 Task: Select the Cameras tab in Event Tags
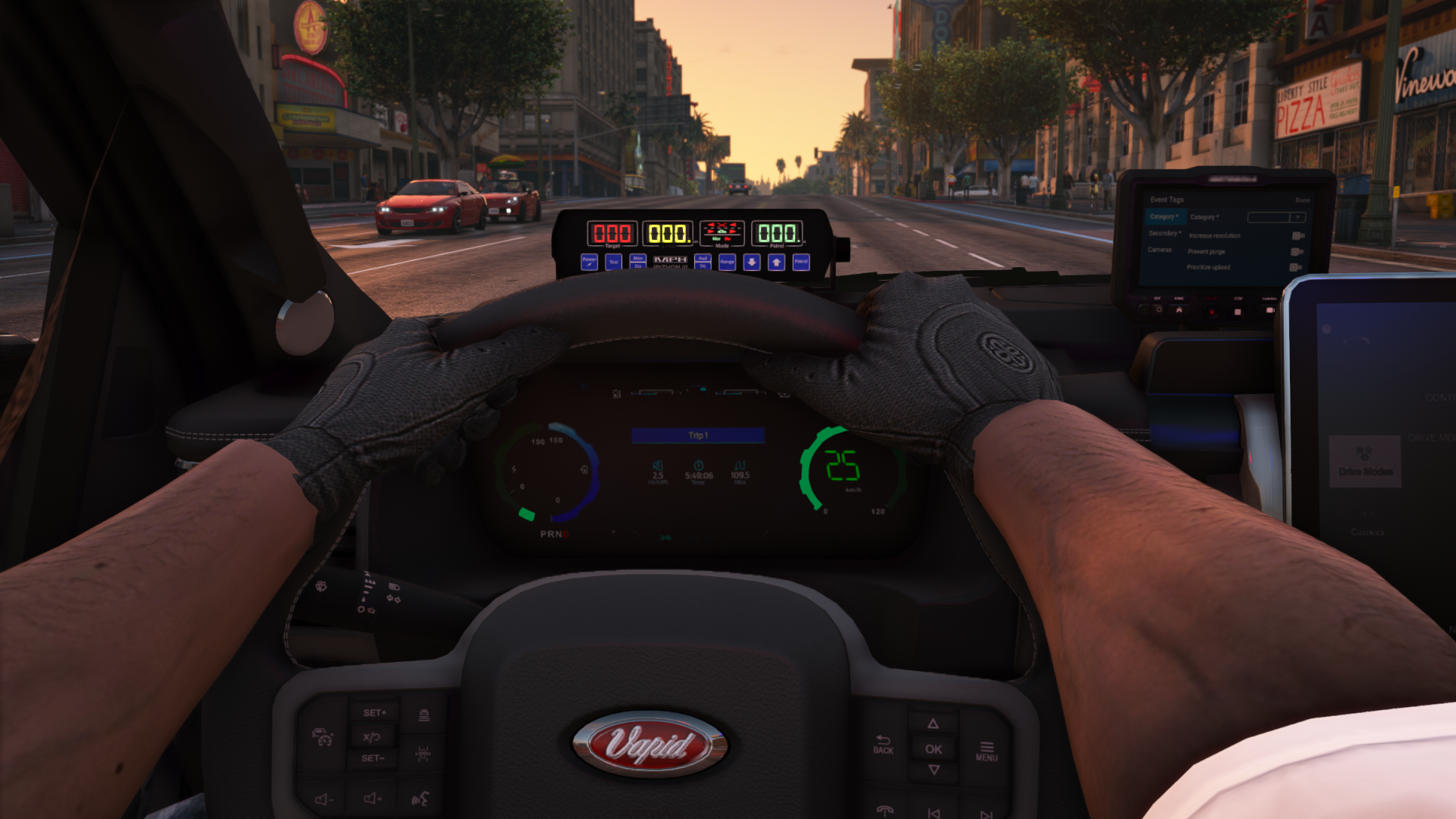[x=1160, y=250]
